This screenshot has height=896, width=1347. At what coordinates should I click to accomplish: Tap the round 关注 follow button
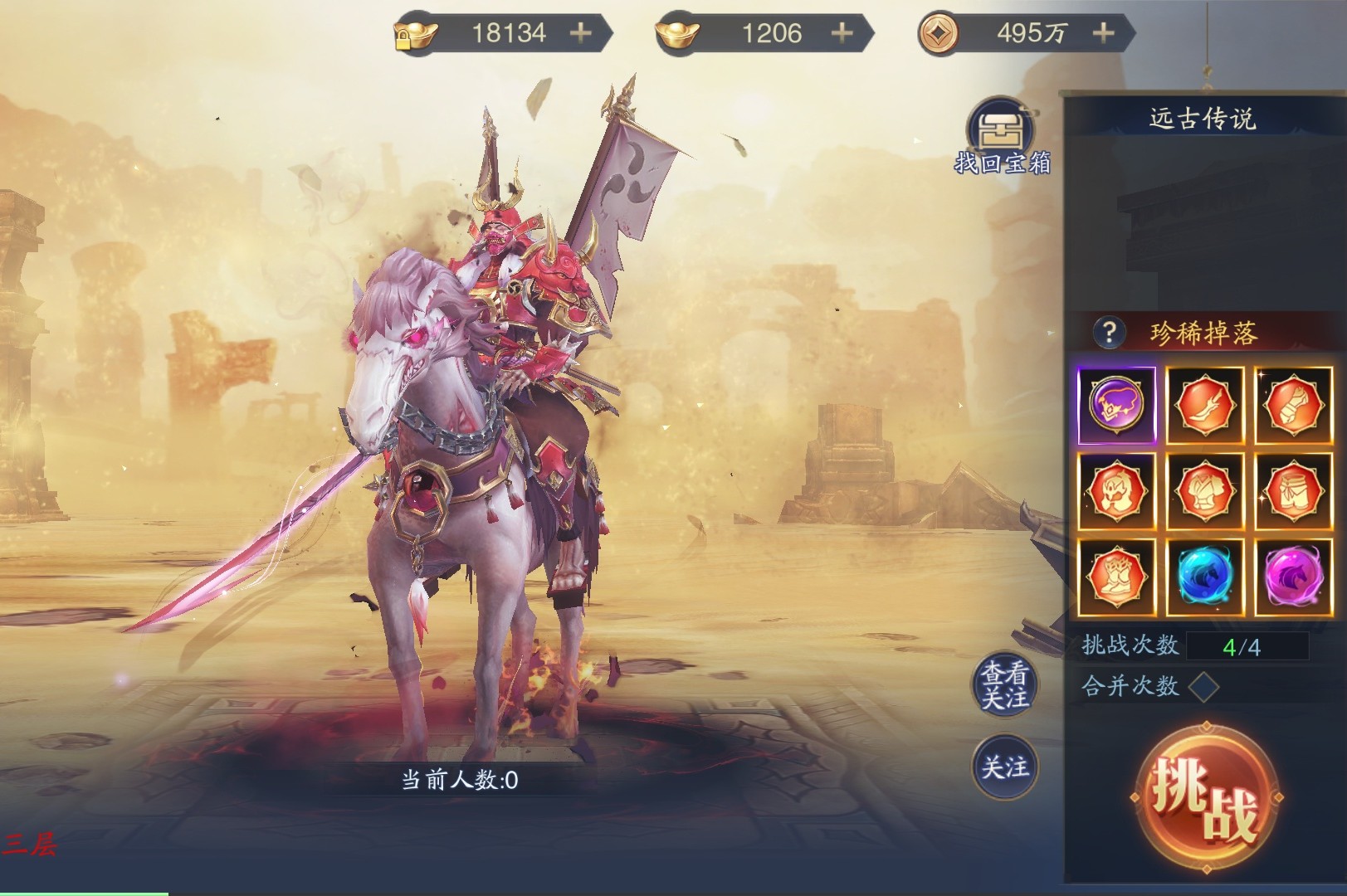(1005, 767)
